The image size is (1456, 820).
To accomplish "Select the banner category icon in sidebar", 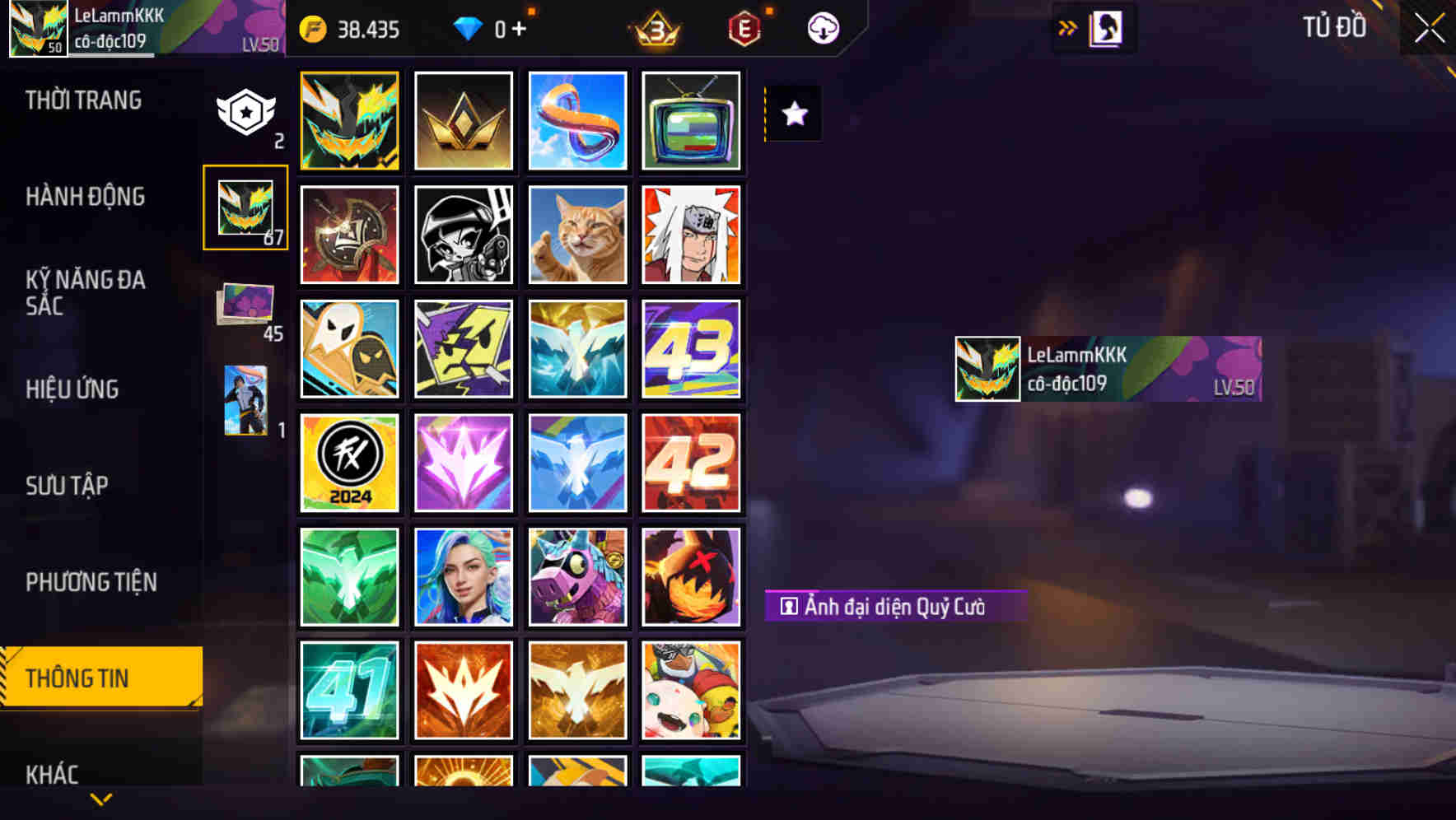I will (x=245, y=111).
